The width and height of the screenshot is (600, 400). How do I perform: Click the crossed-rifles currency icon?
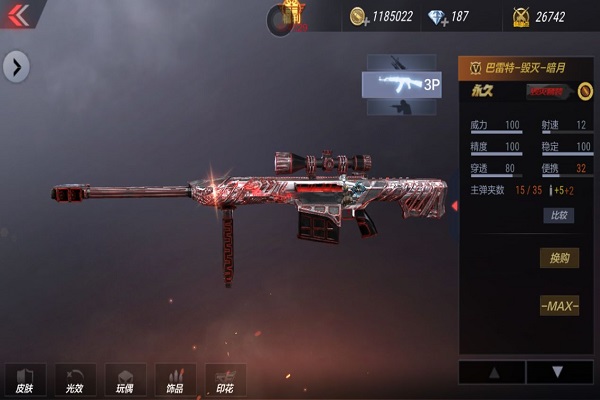(x=520, y=16)
